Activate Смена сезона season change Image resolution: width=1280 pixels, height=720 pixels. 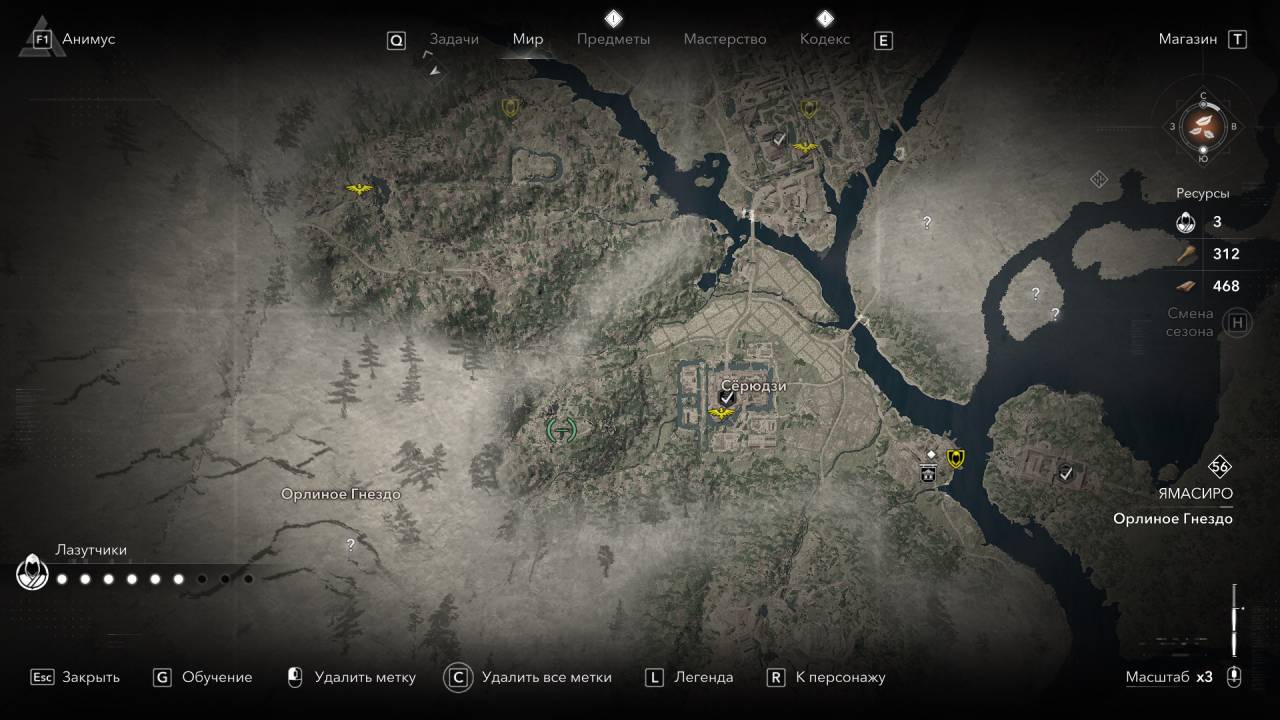coord(1238,323)
